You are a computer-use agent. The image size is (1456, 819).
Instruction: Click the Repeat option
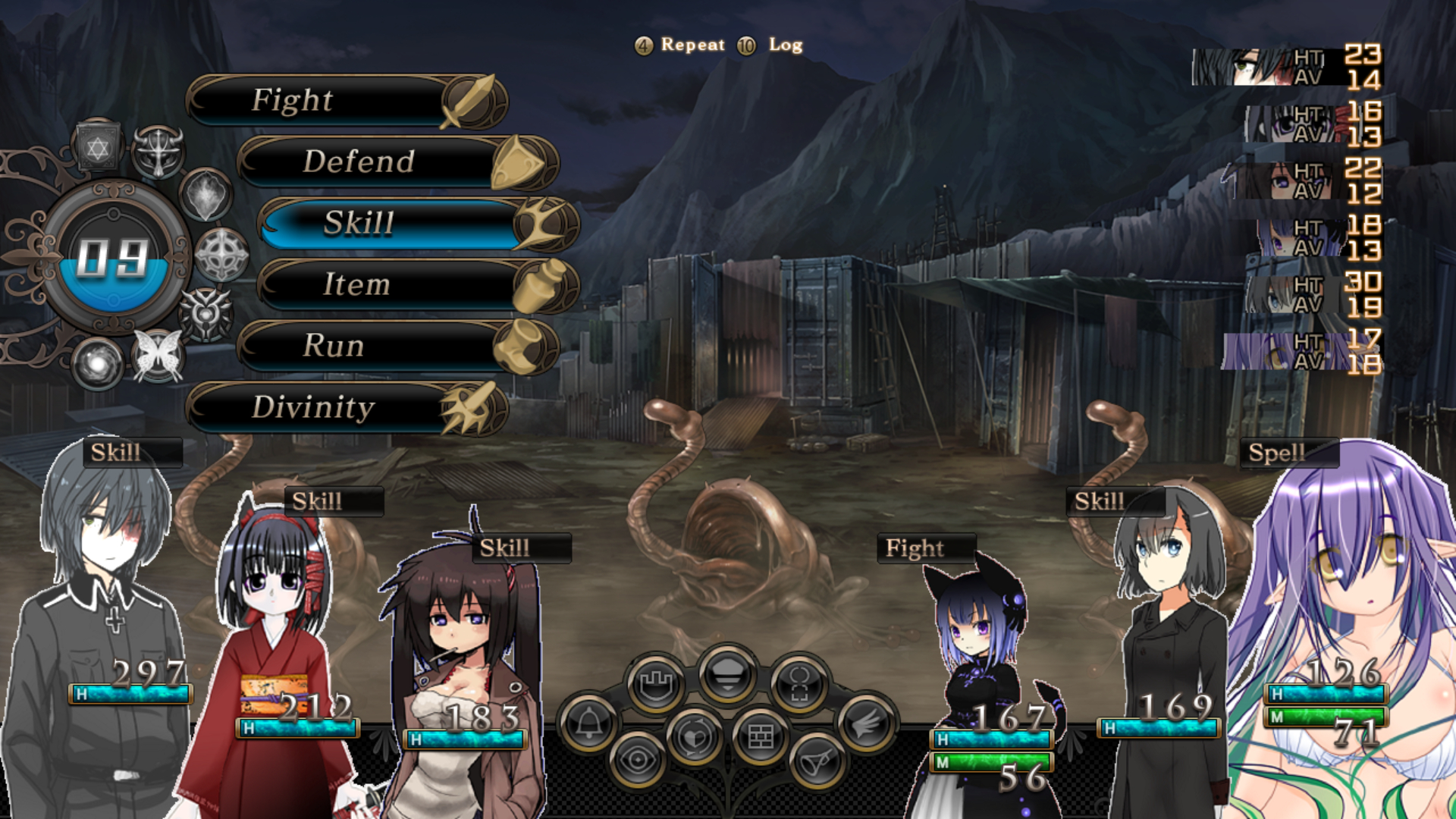tap(680, 45)
